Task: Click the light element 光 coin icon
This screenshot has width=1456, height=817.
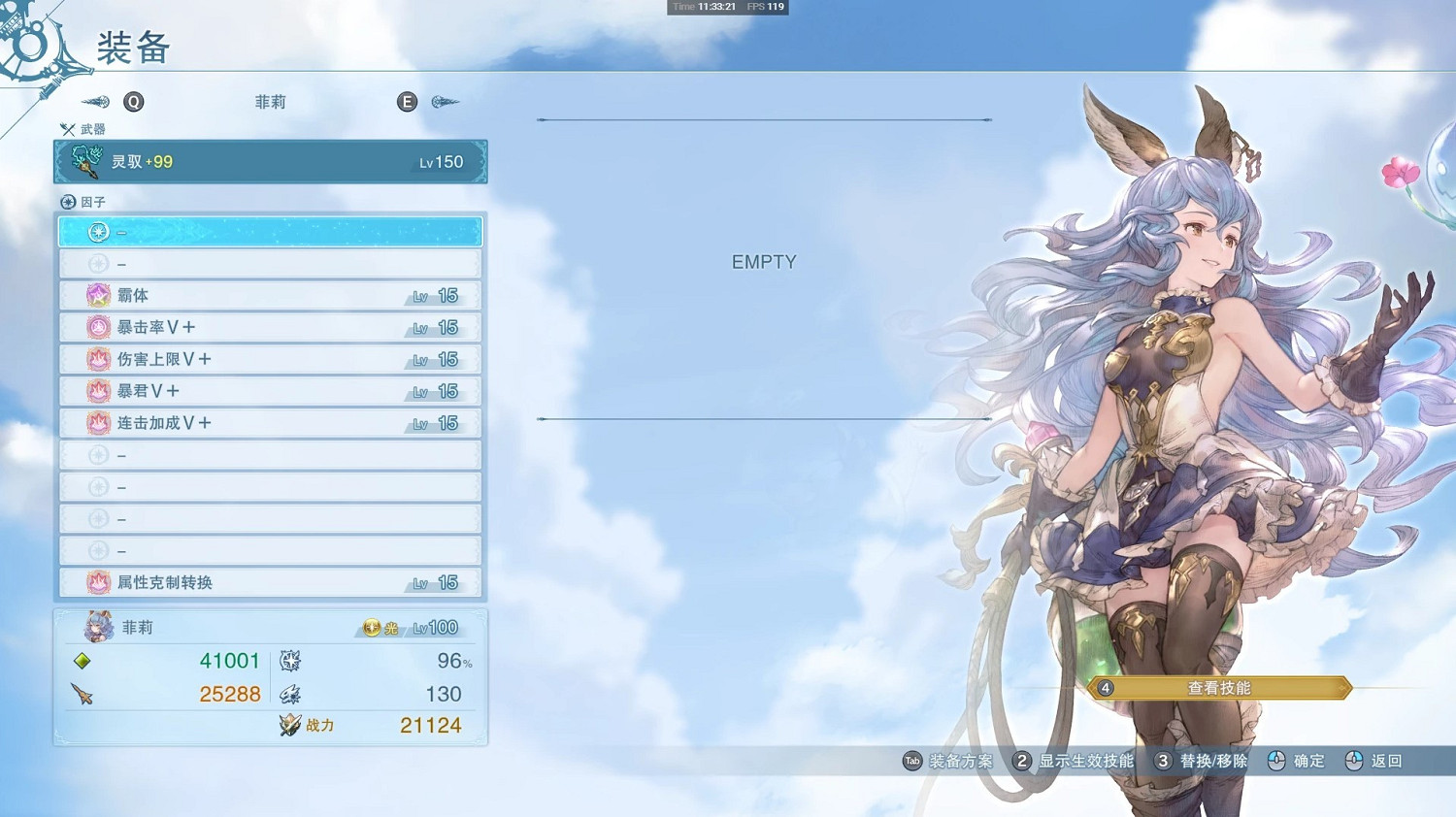Action: pyautogui.click(x=370, y=627)
